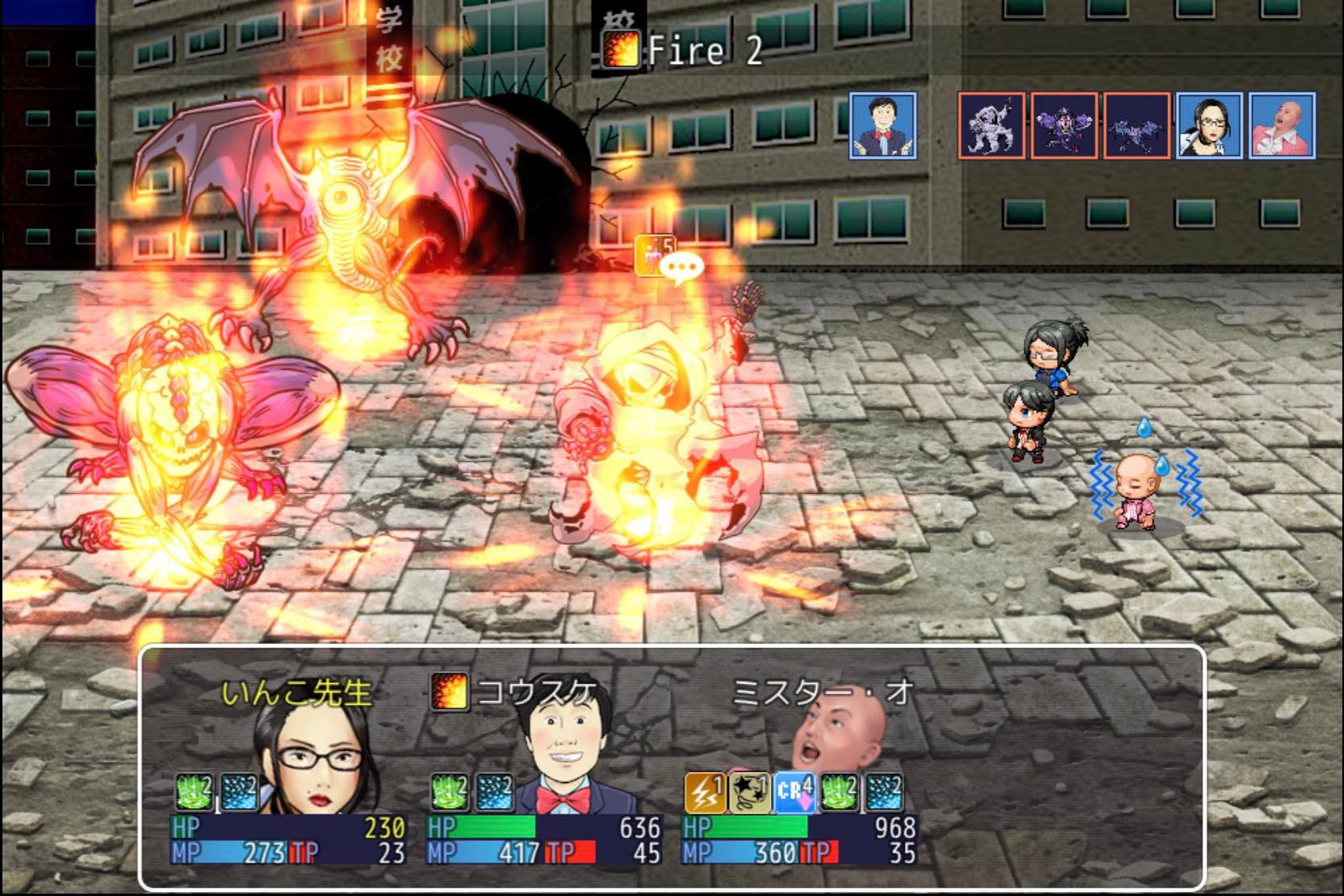This screenshot has height=896, width=1344.
Task: Choose コウスケ in the party status panel
Action: pos(537,693)
